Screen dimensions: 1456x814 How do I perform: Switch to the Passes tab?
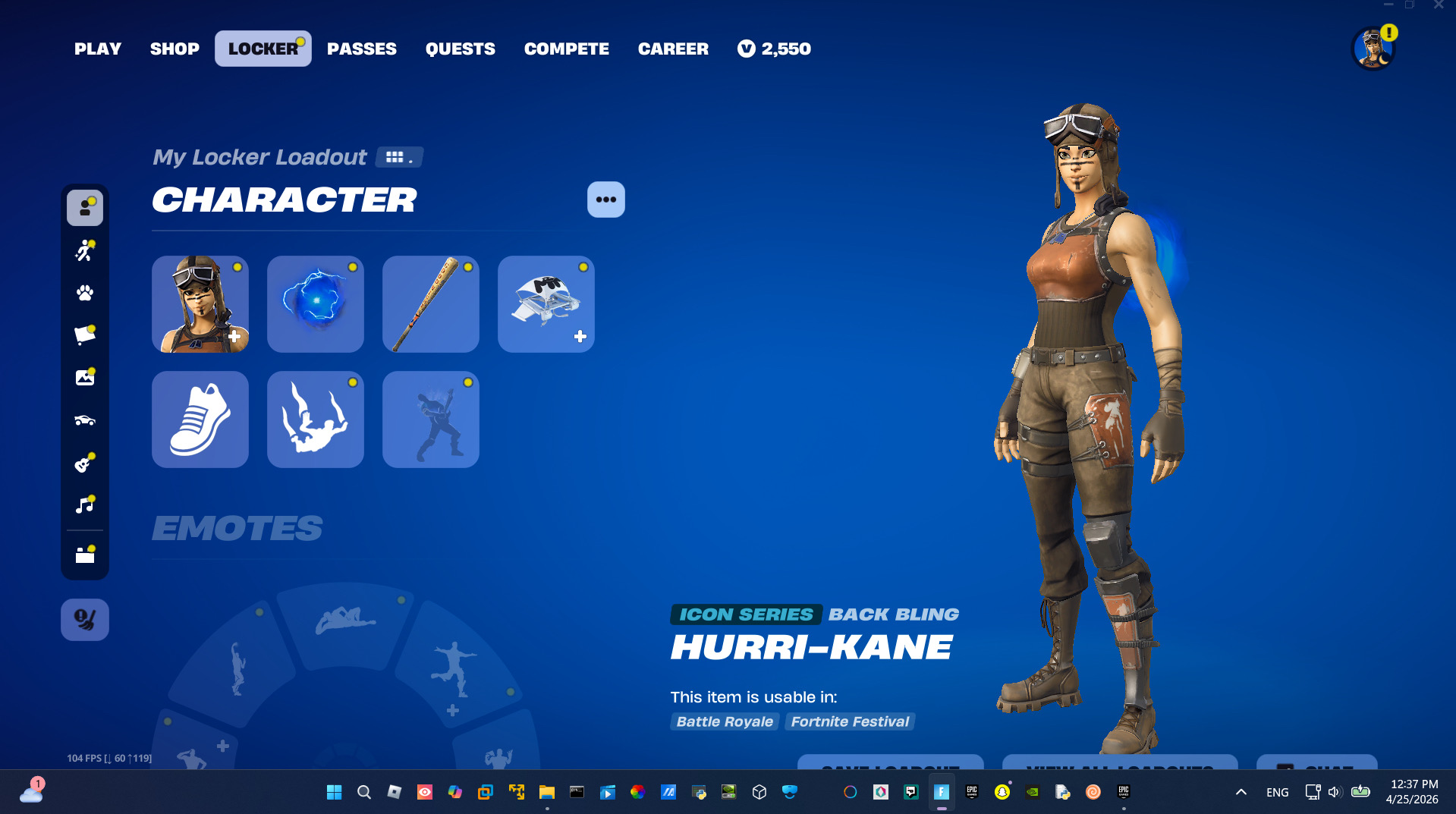point(362,49)
